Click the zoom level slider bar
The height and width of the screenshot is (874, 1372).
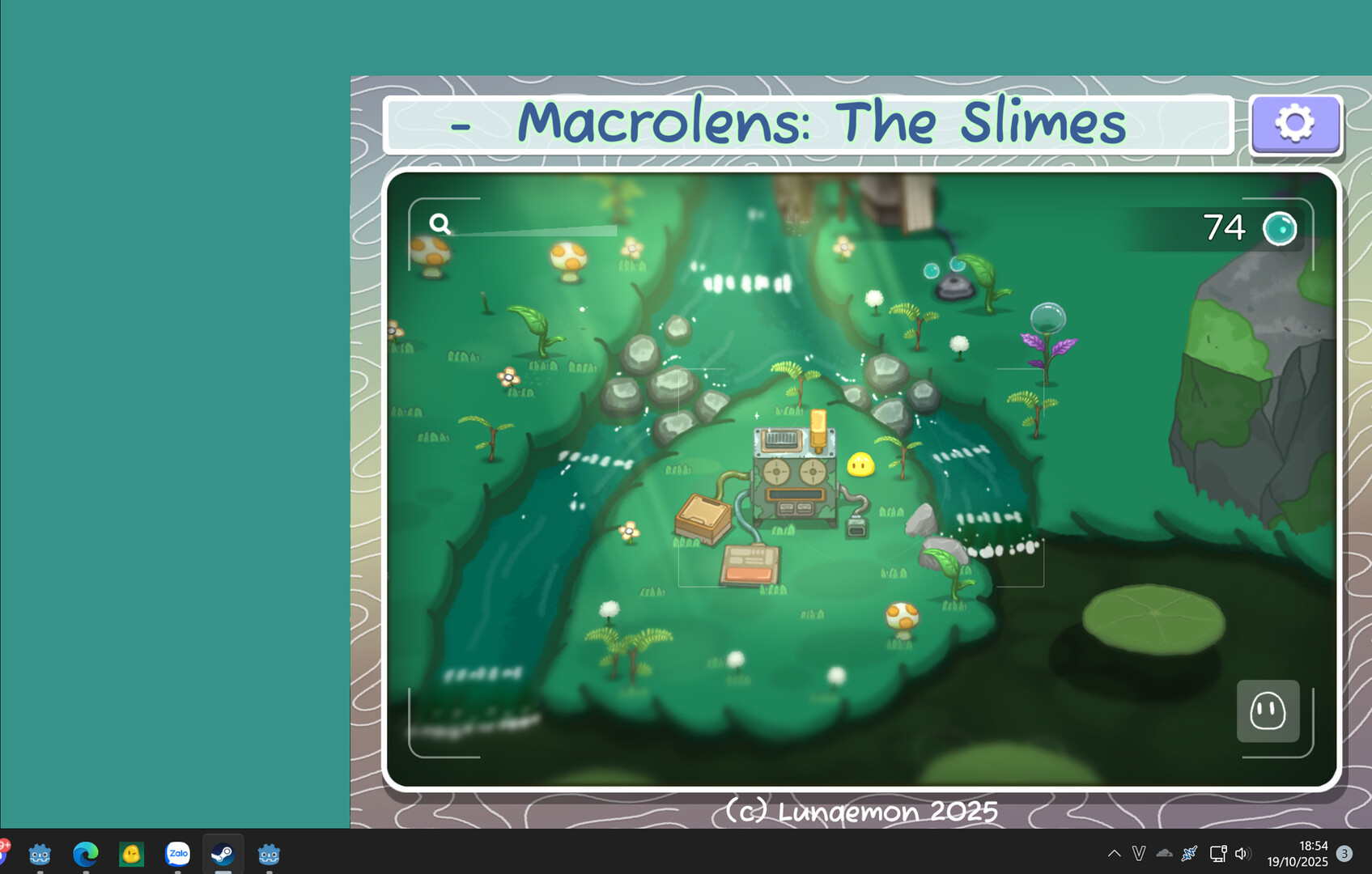[534, 229]
